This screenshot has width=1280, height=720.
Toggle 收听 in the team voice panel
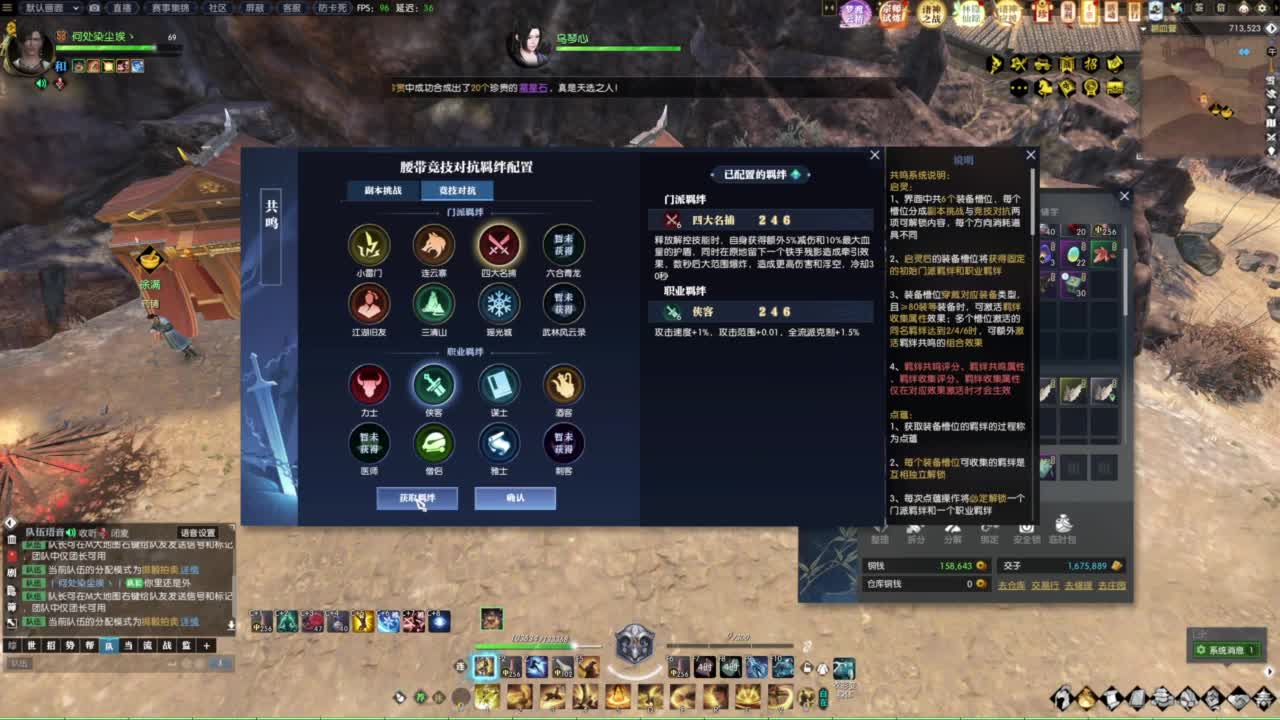point(86,532)
